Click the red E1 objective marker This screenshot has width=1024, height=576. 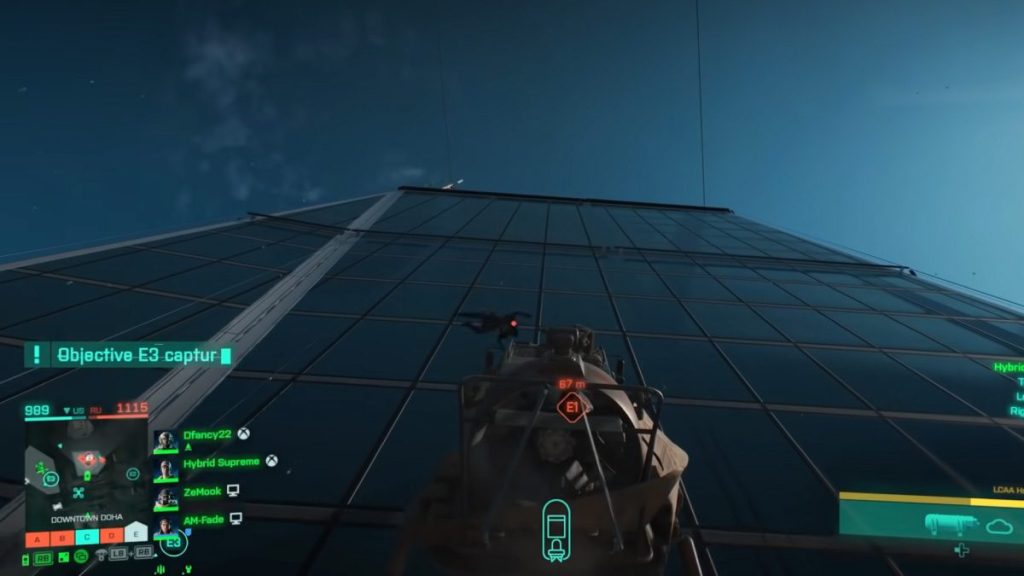coord(572,407)
